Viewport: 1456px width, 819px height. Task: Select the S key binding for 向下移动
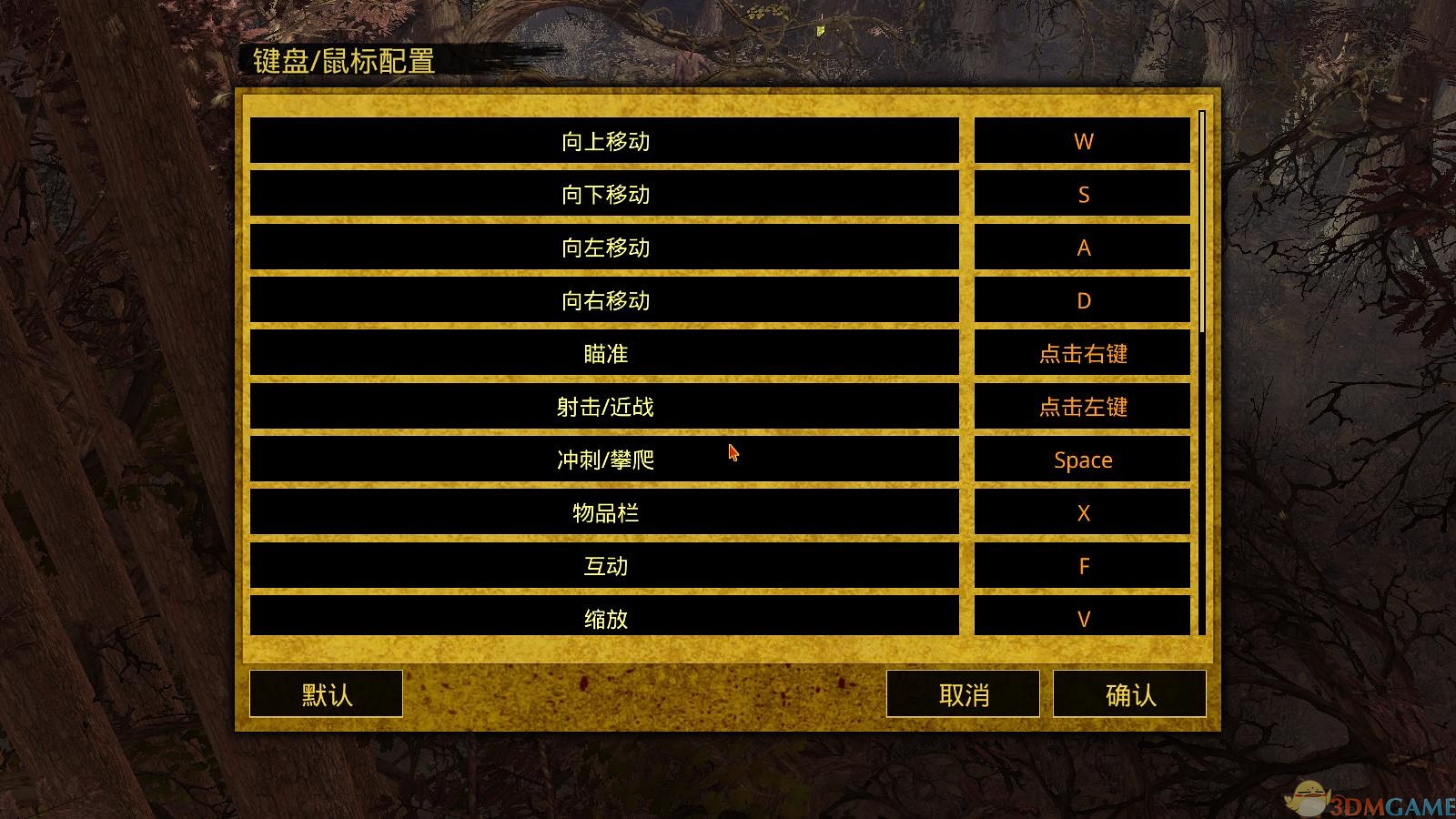click(1083, 194)
